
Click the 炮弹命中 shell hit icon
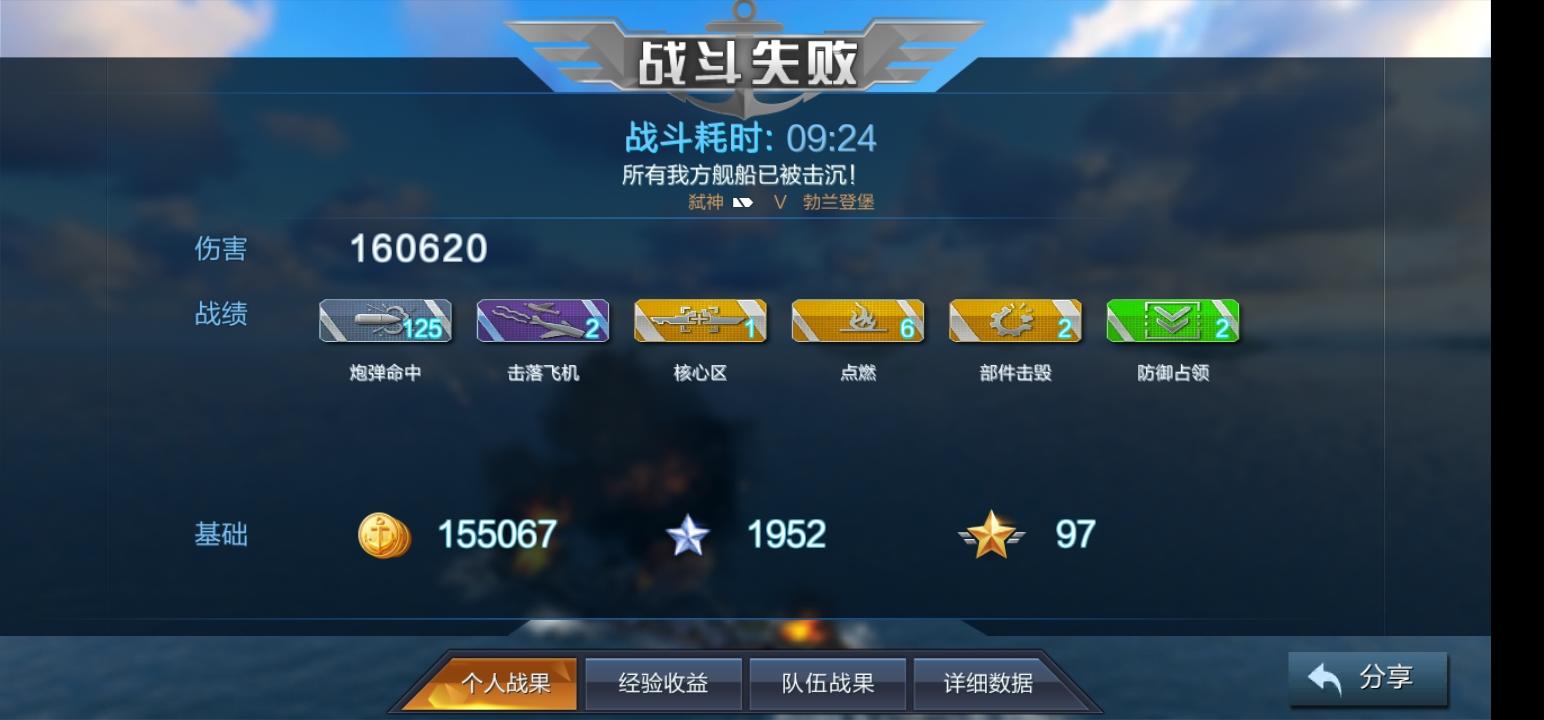pyautogui.click(x=384, y=320)
